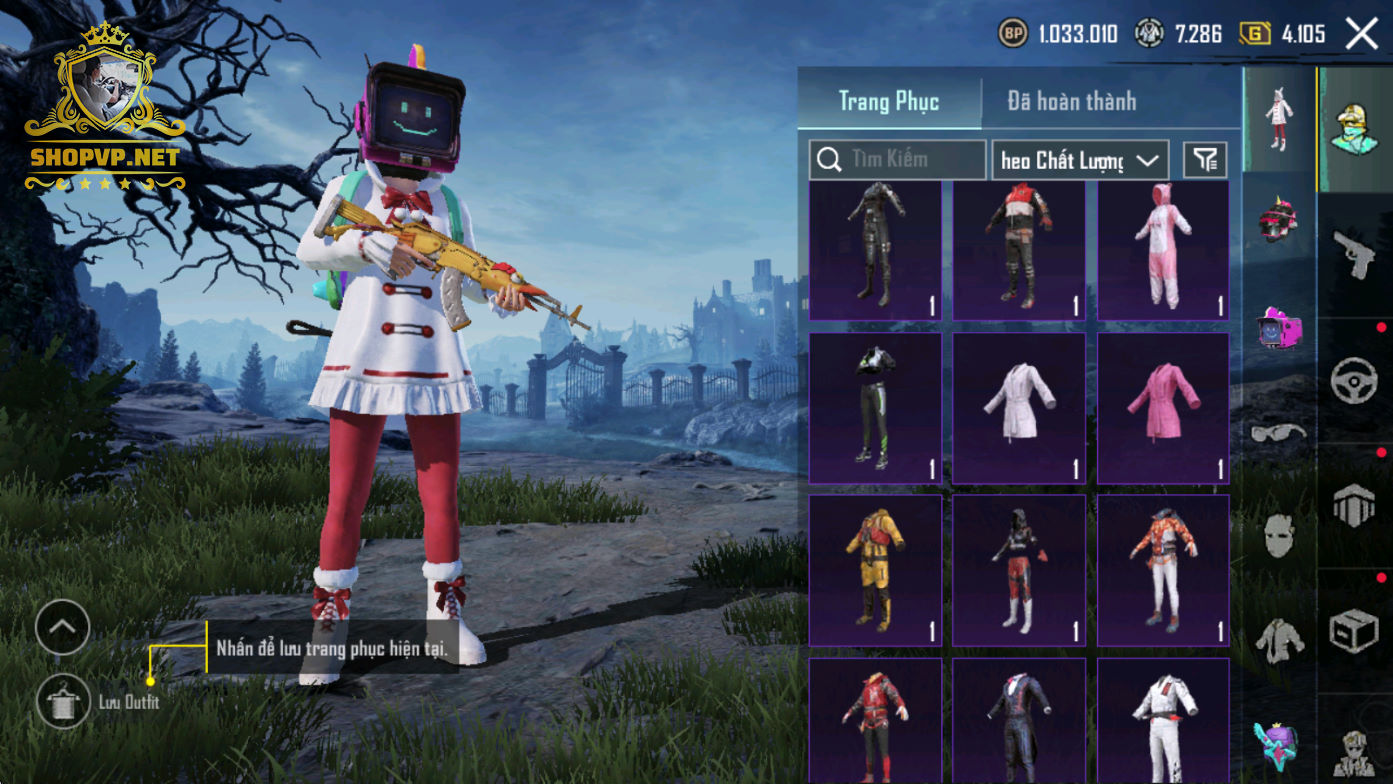
Task: Choose the orange and white outfit
Action: coord(1163,570)
